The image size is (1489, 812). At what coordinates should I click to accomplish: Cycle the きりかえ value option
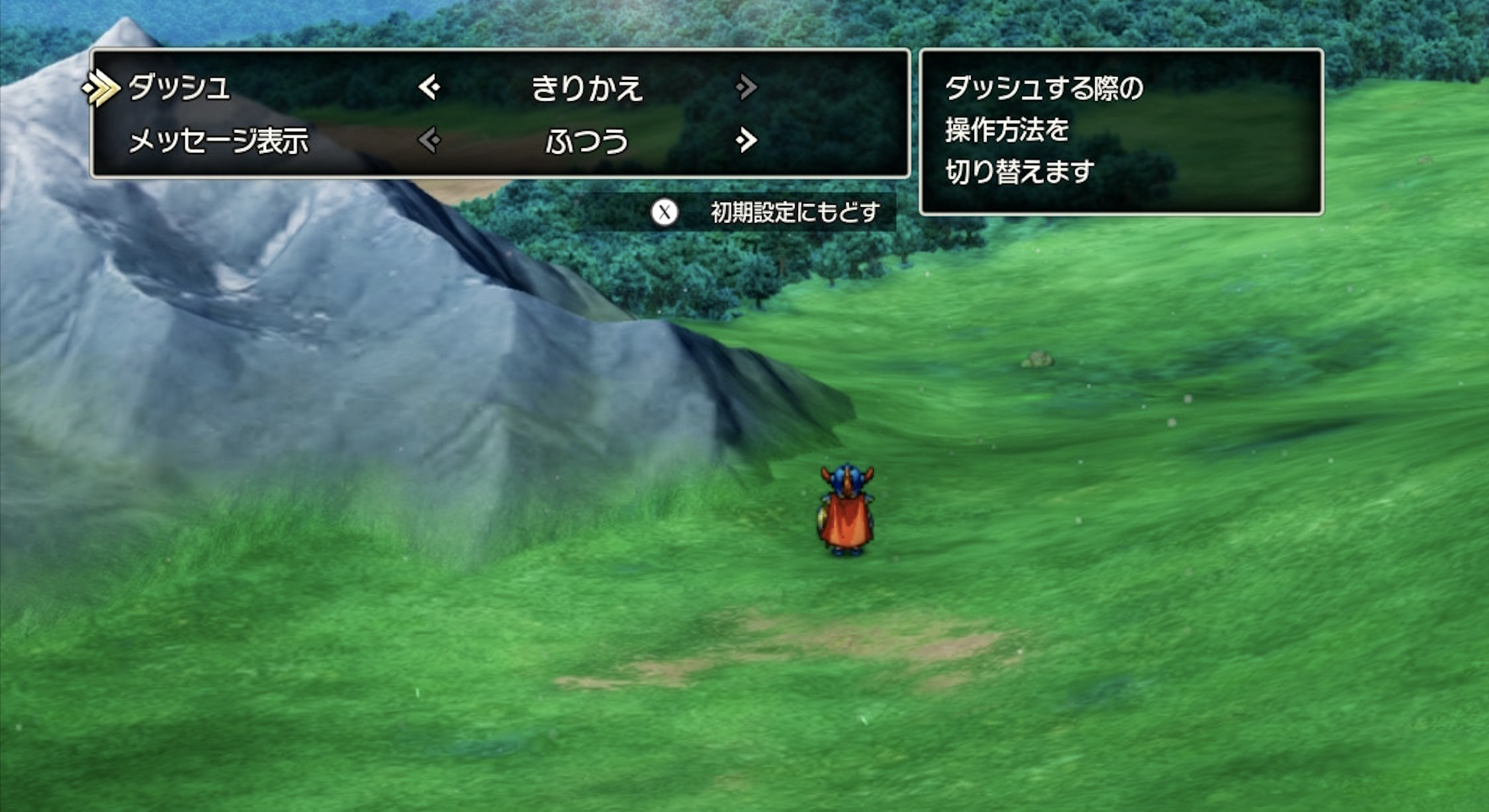point(589,86)
